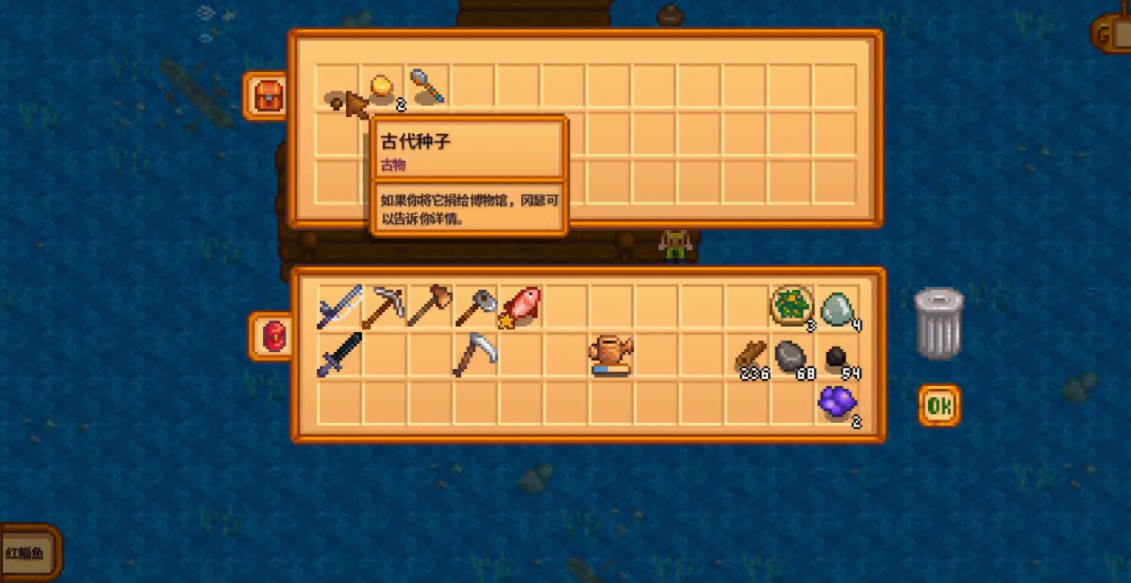This screenshot has height=583, width=1131.
Task: Take the yellow item stack of 8
Action: (x=383, y=89)
